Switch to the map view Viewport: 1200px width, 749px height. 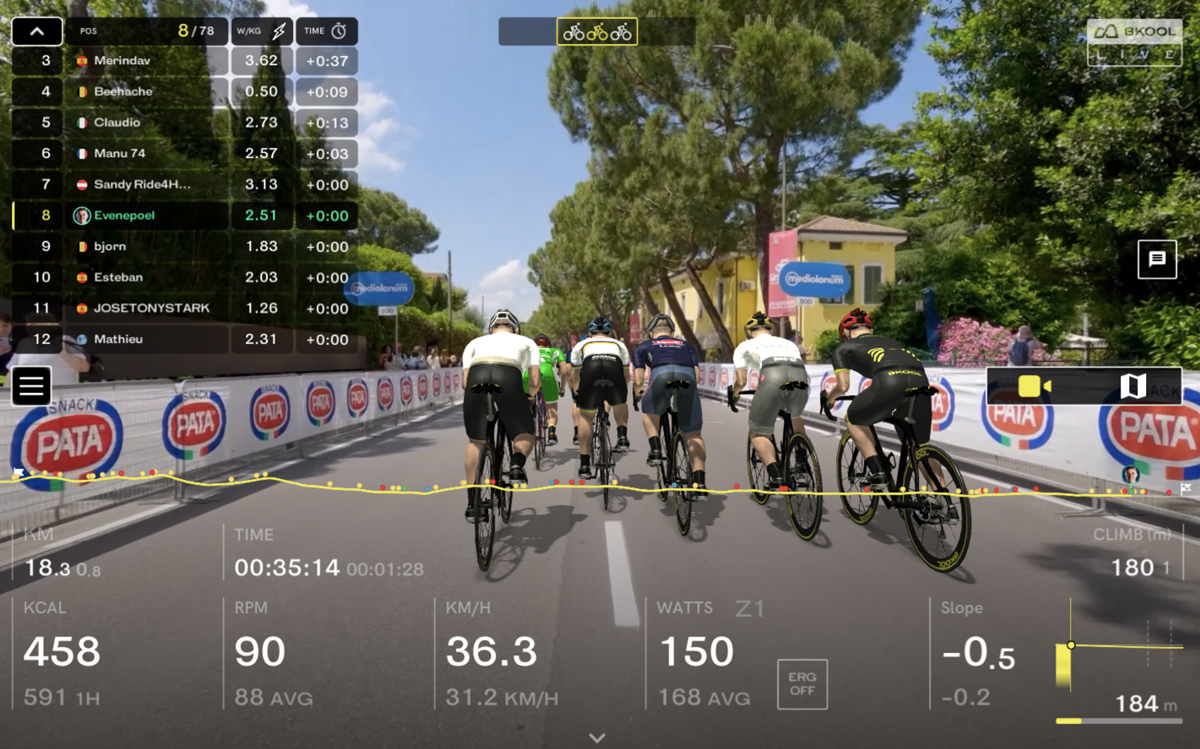tap(1133, 386)
